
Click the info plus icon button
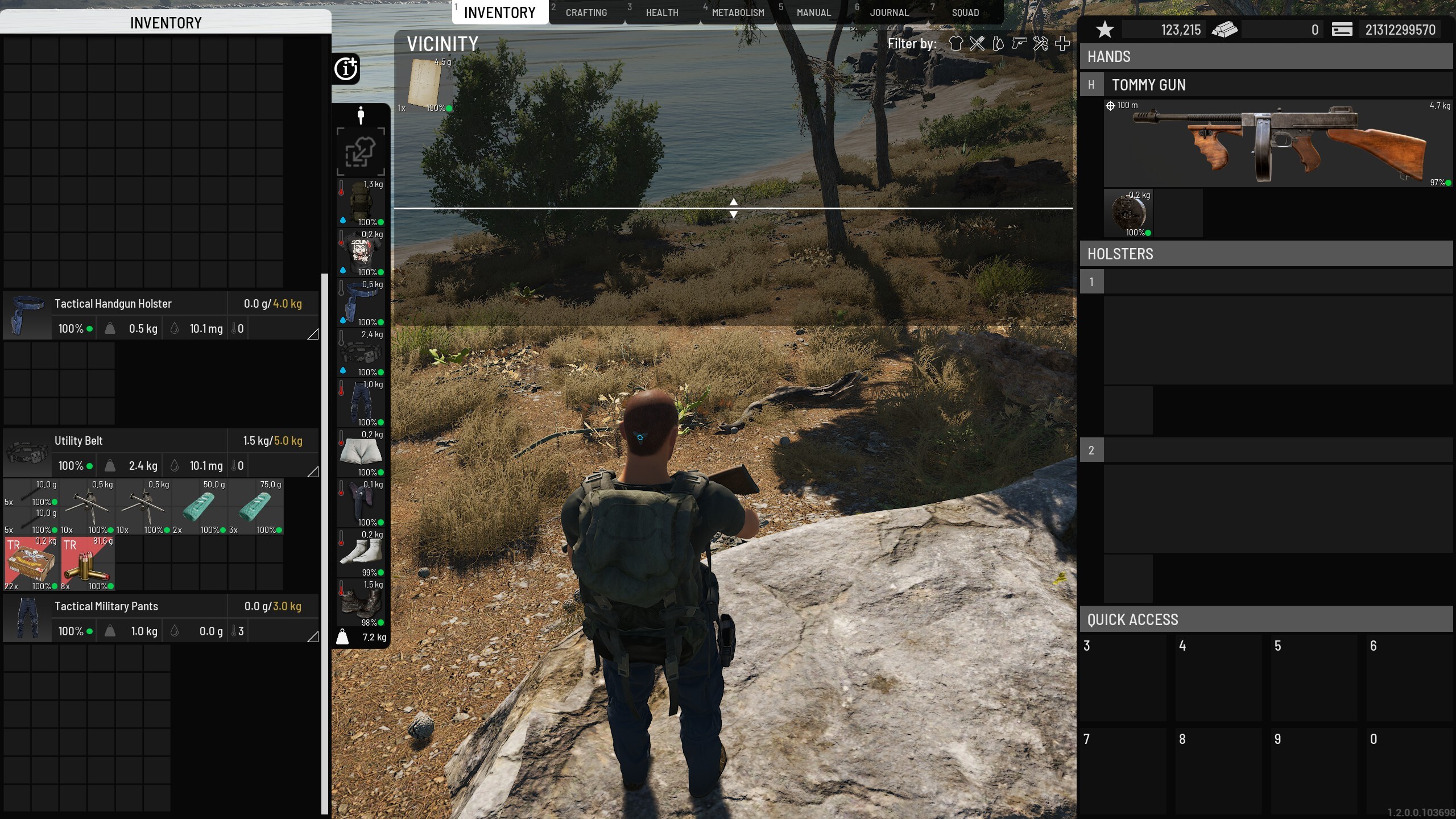coord(346,69)
